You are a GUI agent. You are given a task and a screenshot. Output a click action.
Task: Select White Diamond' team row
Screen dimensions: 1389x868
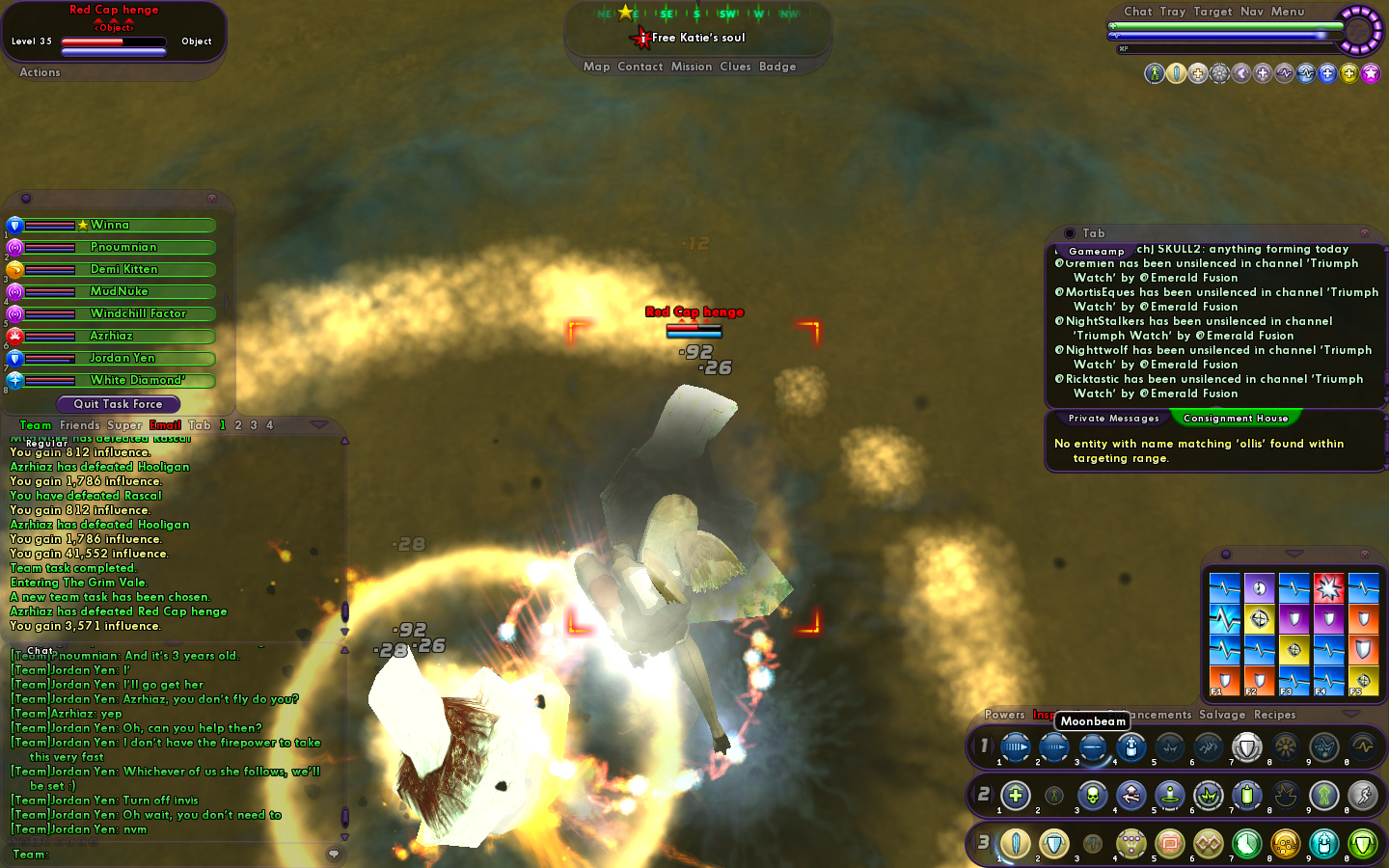pos(137,380)
